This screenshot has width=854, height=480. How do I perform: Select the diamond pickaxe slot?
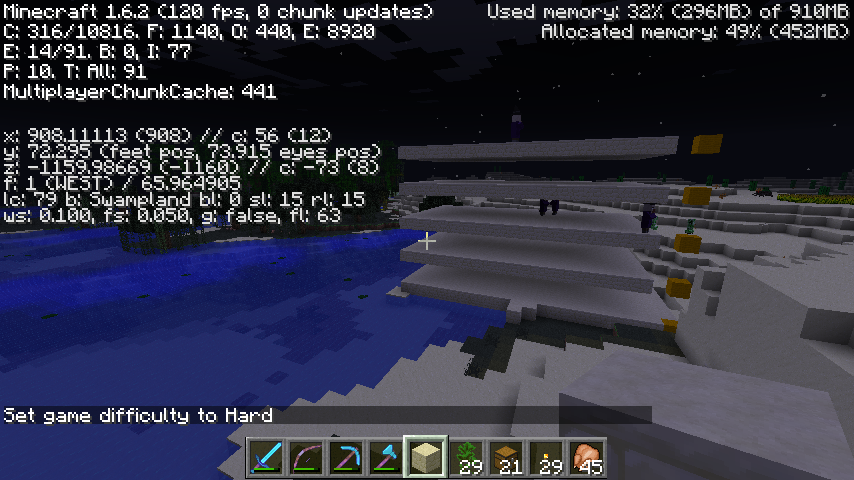[x=347, y=458]
